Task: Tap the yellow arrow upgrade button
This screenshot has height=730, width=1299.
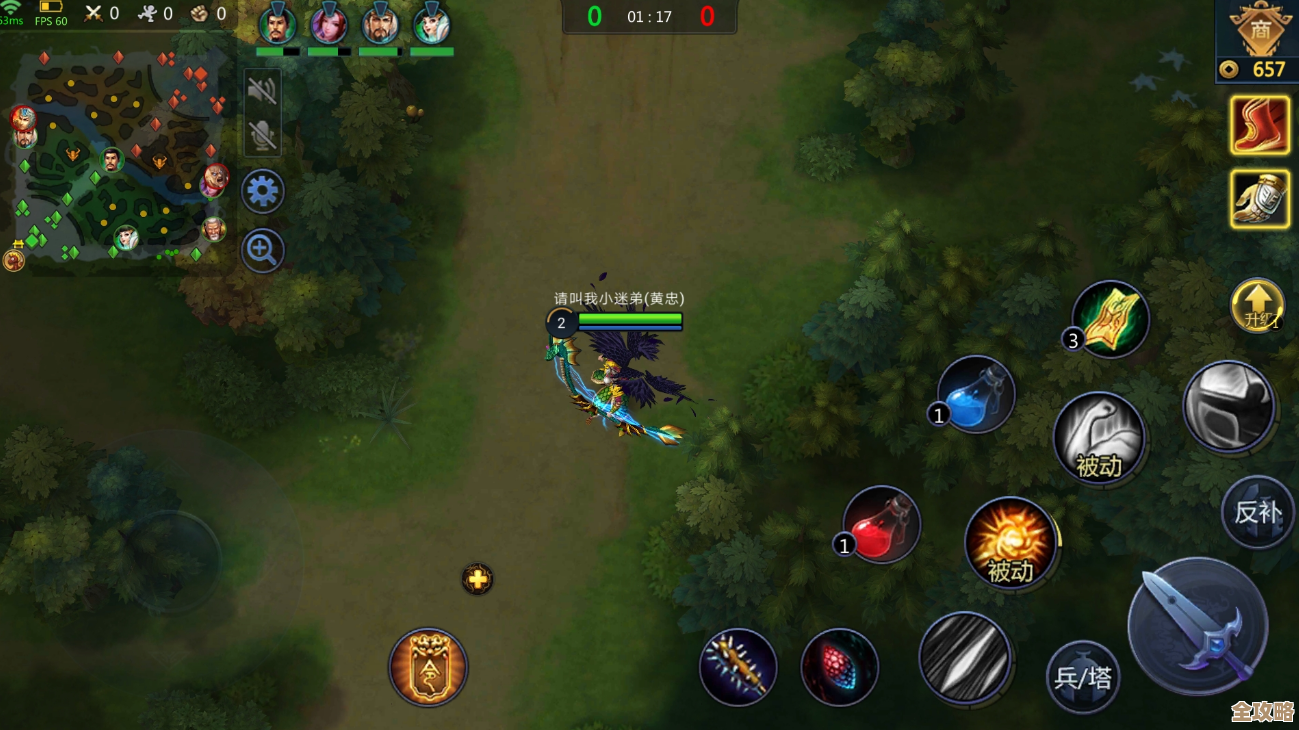Action: (x=1257, y=305)
